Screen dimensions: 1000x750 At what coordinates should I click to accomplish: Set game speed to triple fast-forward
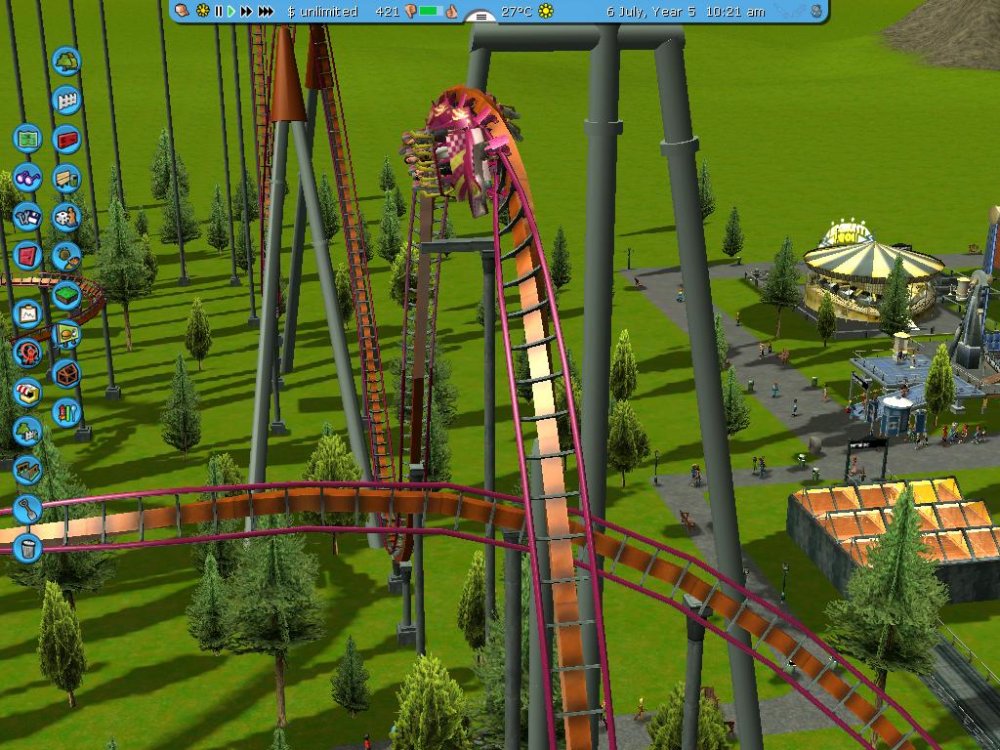tap(265, 11)
